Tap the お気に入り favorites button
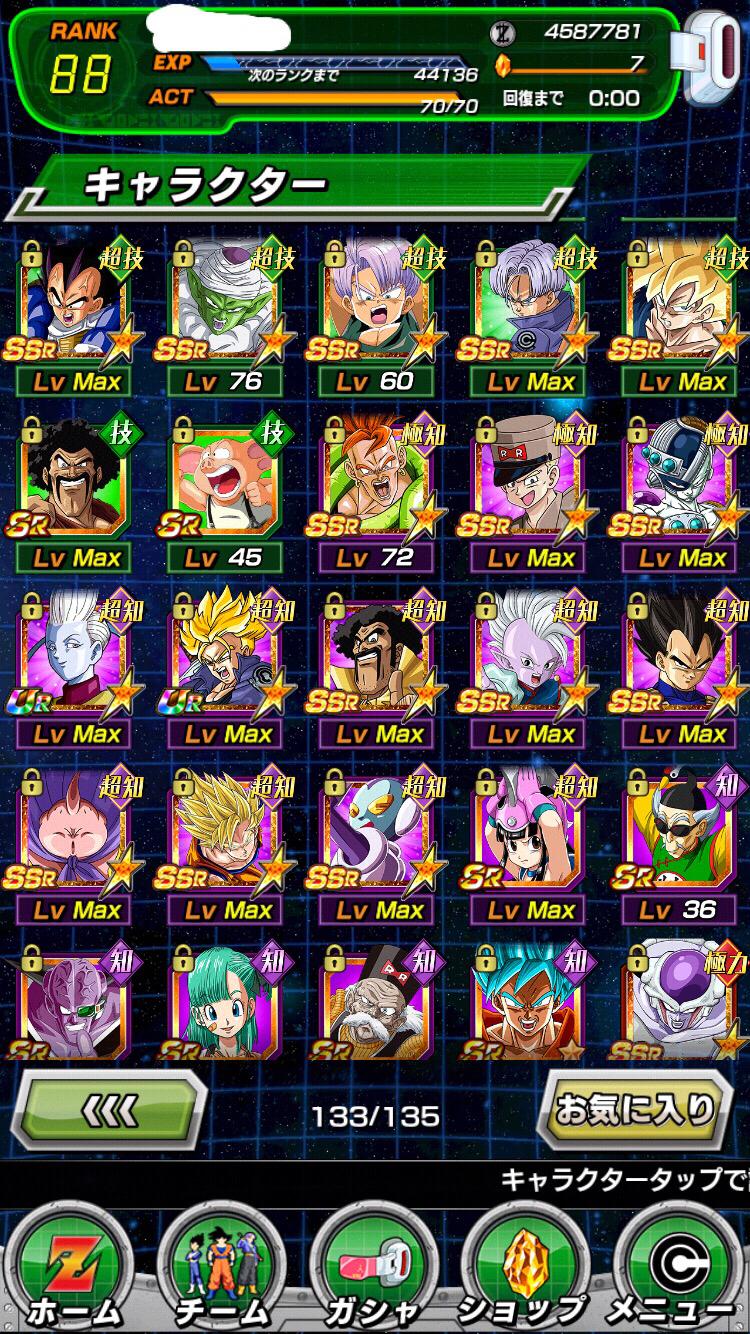The width and height of the screenshot is (750, 1334). coord(637,1108)
